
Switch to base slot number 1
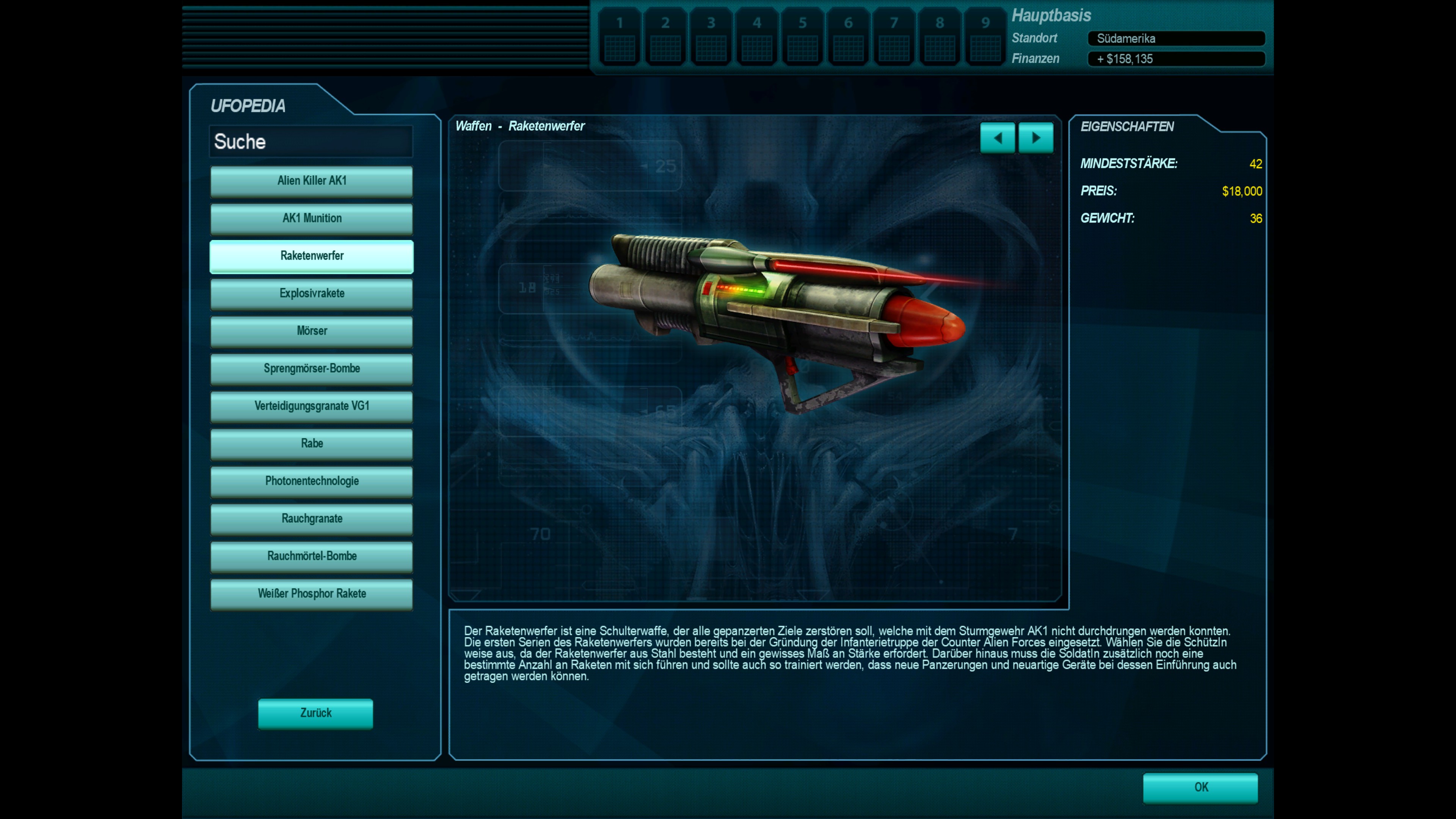tap(620, 37)
